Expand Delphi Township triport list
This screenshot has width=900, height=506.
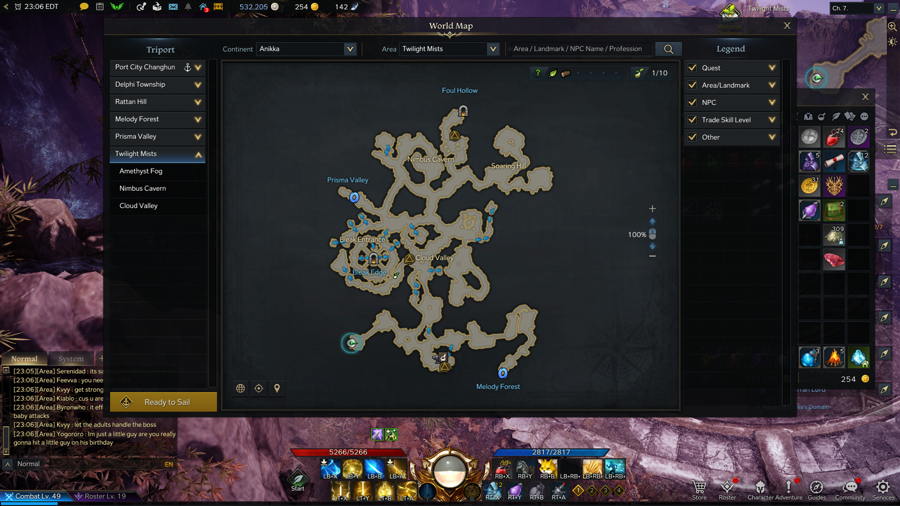(198, 85)
